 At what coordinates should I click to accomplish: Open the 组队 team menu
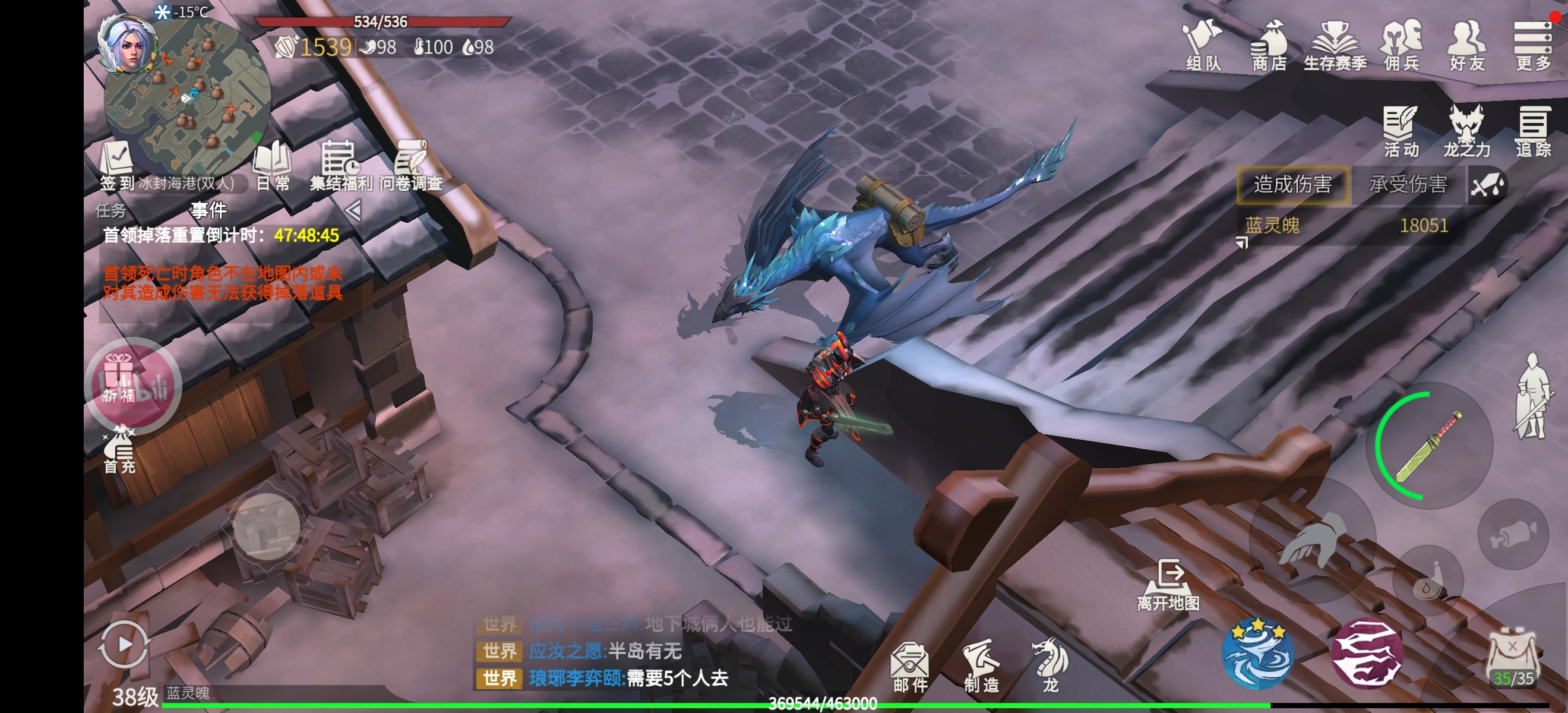point(1202,46)
